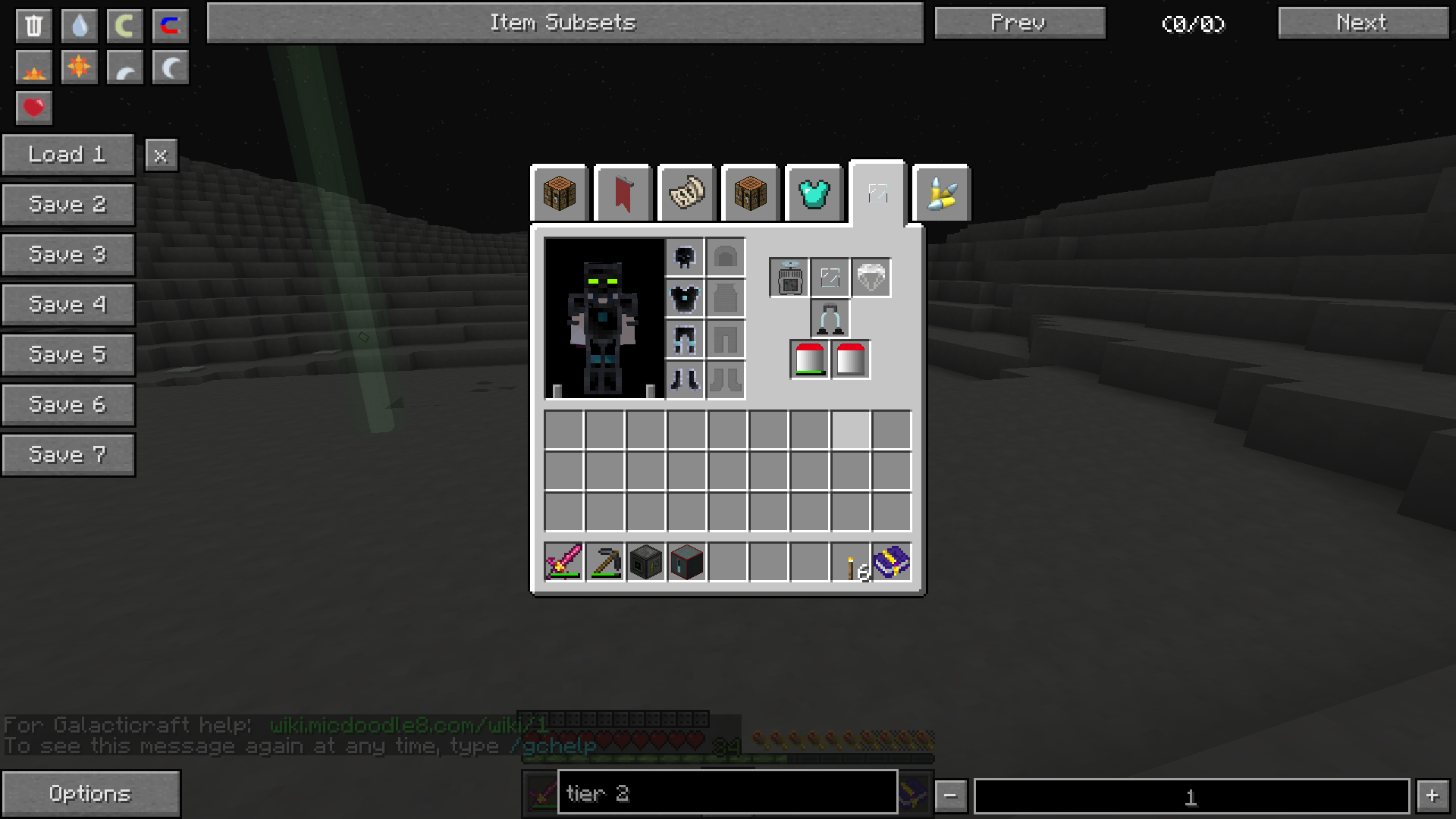Select the trash delete mode icon
Viewport: 1456px width, 819px height.
(x=33, y=25)
